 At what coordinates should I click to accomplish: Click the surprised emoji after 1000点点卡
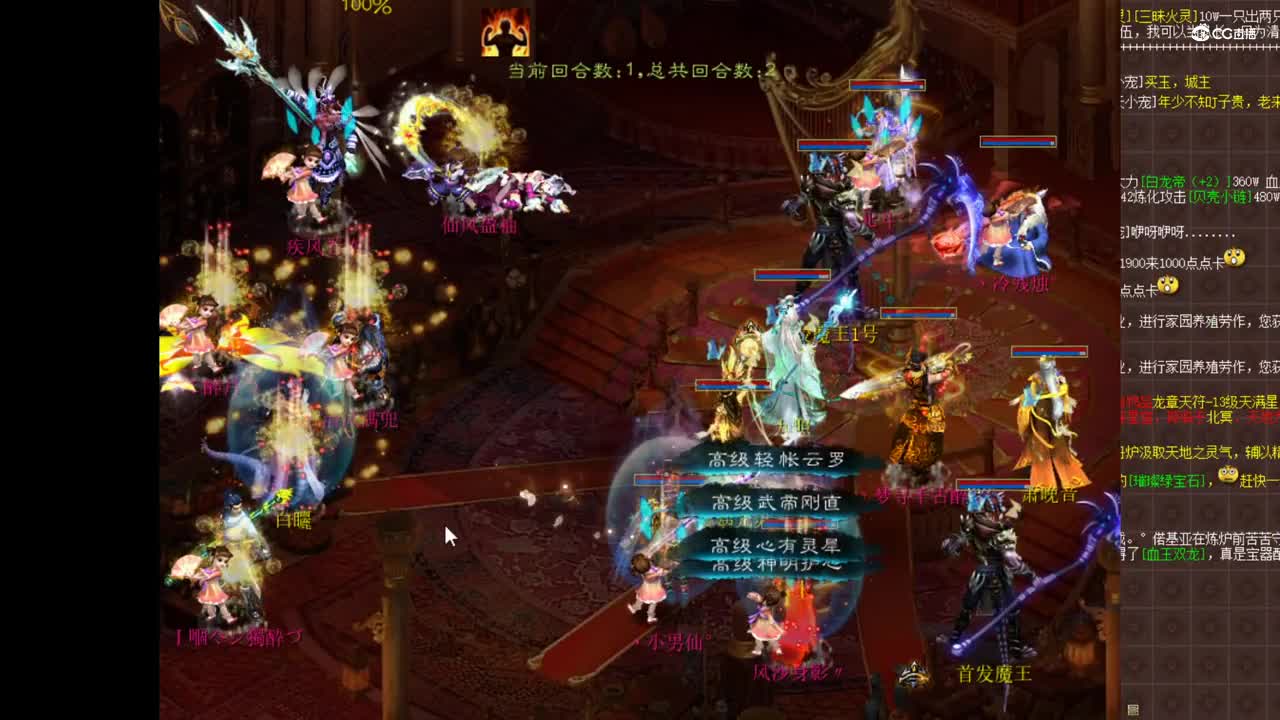click(x=1233, y=258)
